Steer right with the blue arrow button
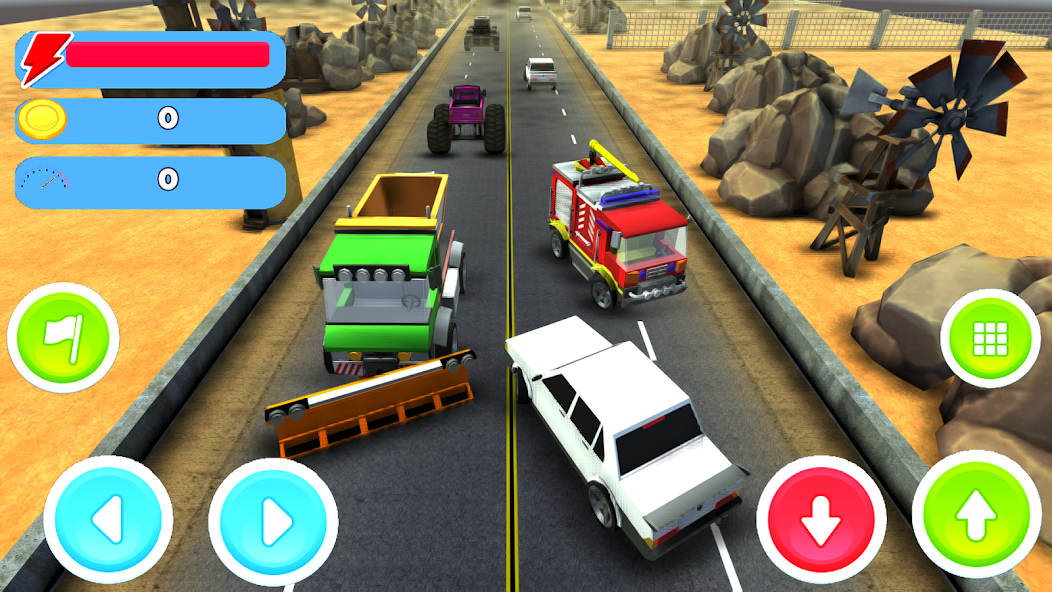The image size is (1052, 592). pyautogui.click(x=273, y=520)
